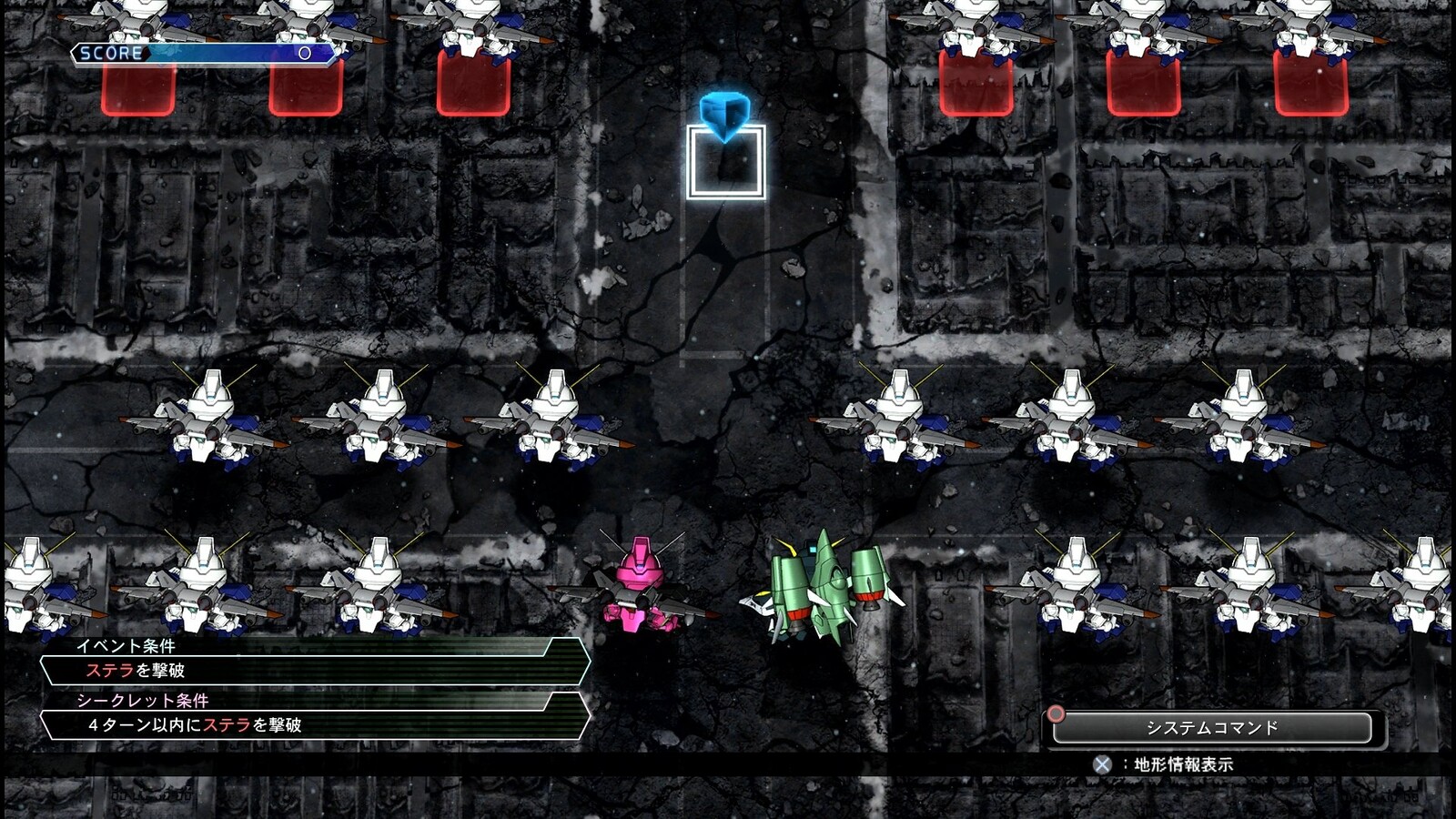
Task: Click the circle indicator at the SCORE bar end
Action: [x=302, y=54]
